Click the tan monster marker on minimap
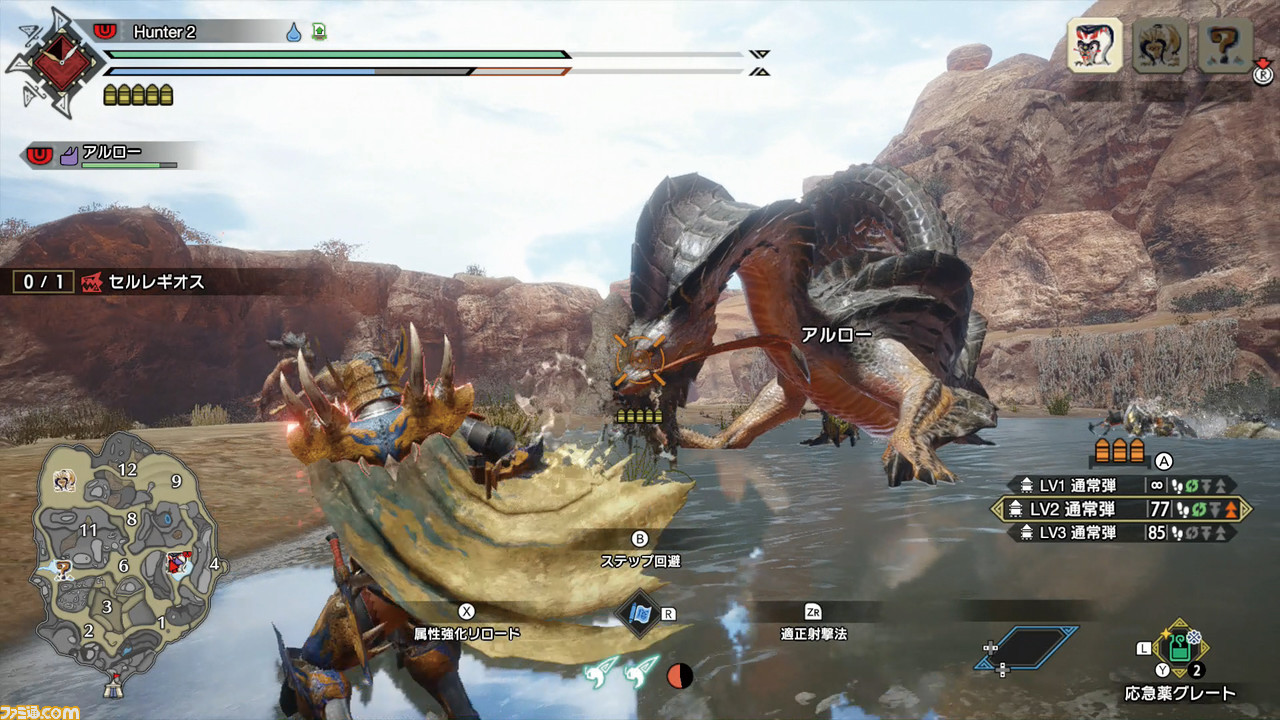This screenshot has height=720, width=1280. pyautogui.click(x=62, y=481)
